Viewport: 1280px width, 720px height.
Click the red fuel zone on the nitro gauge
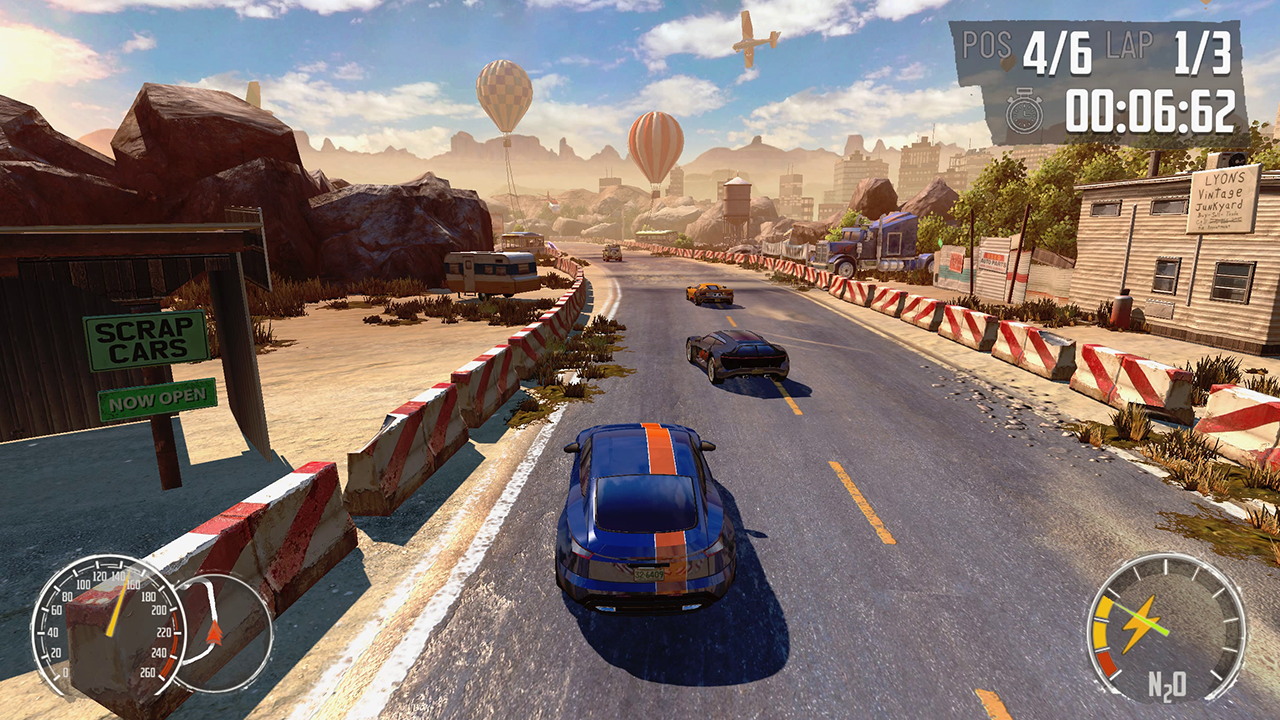(x=1108, y=662)
